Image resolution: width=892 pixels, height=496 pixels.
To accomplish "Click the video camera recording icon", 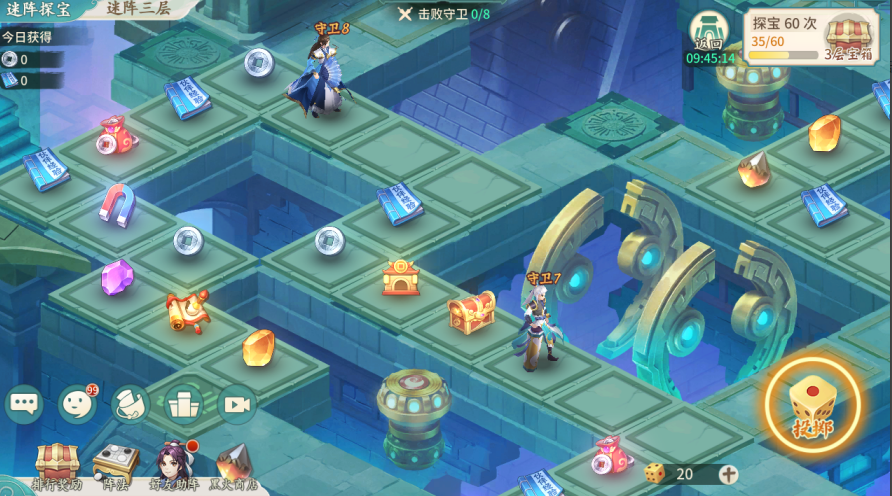I will coord(237,404).
